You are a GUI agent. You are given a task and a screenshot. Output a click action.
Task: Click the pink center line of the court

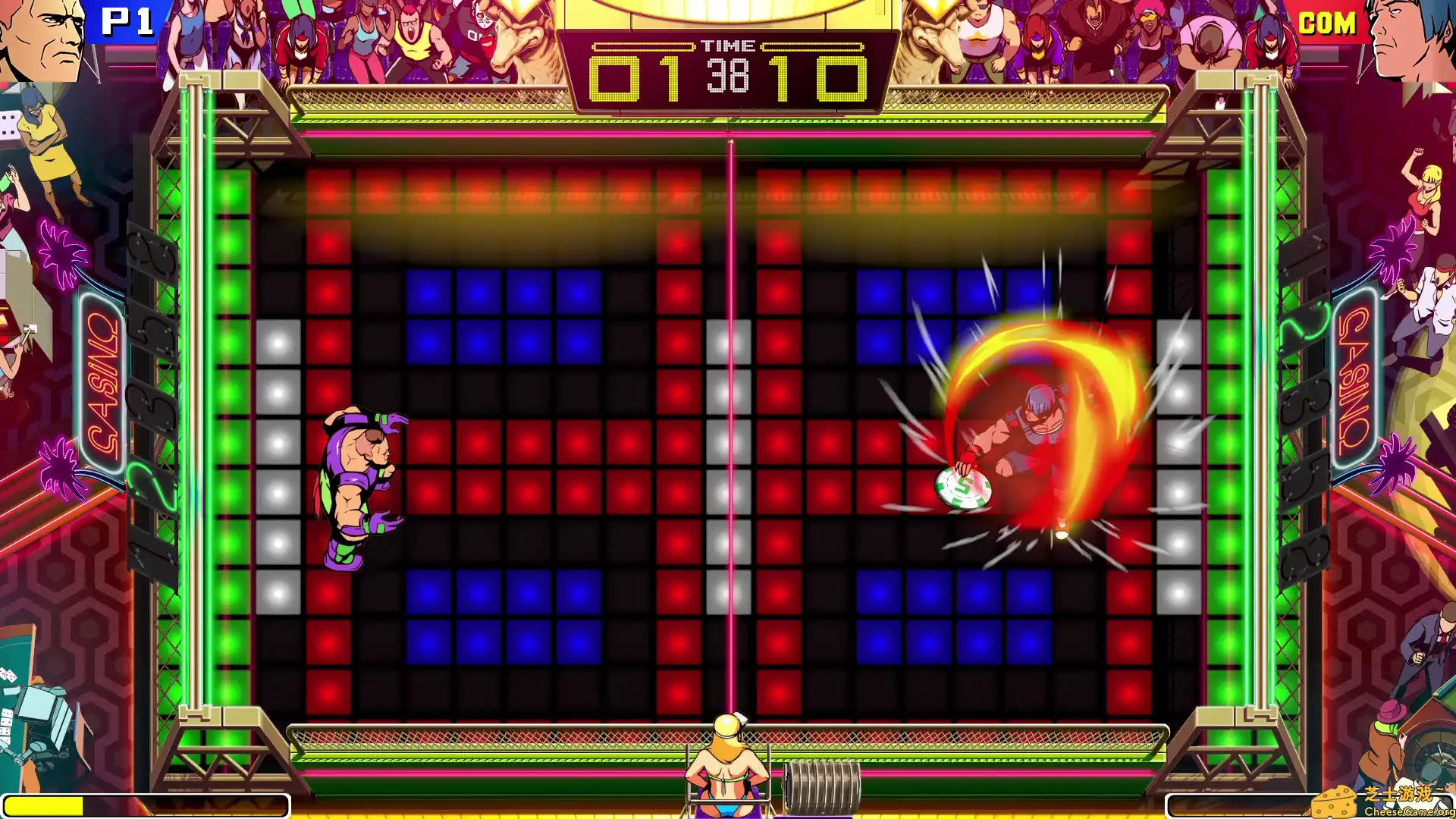pos(730,417)
